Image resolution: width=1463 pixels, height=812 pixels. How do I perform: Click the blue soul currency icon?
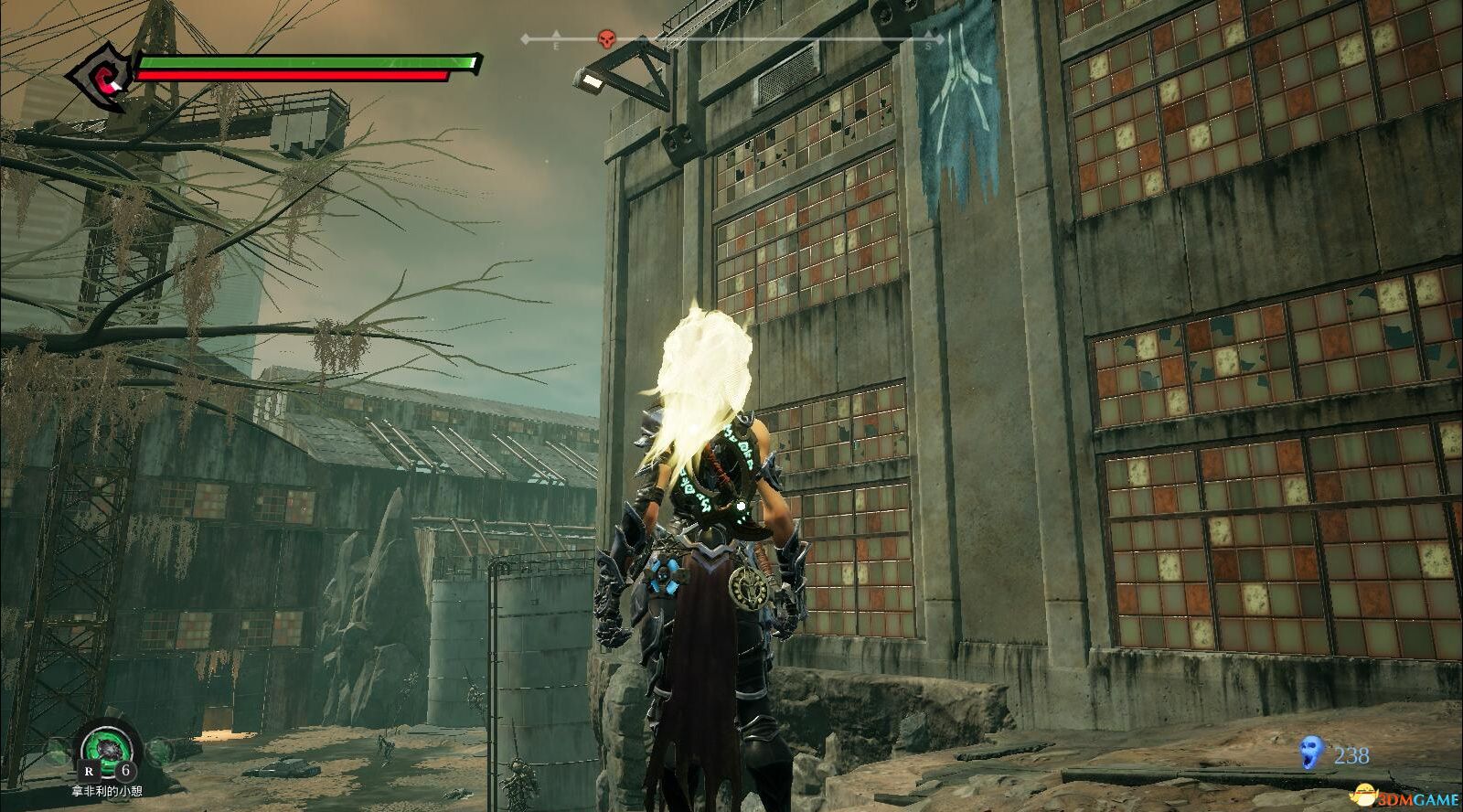pyautogui.click(x=1311, y=753)
